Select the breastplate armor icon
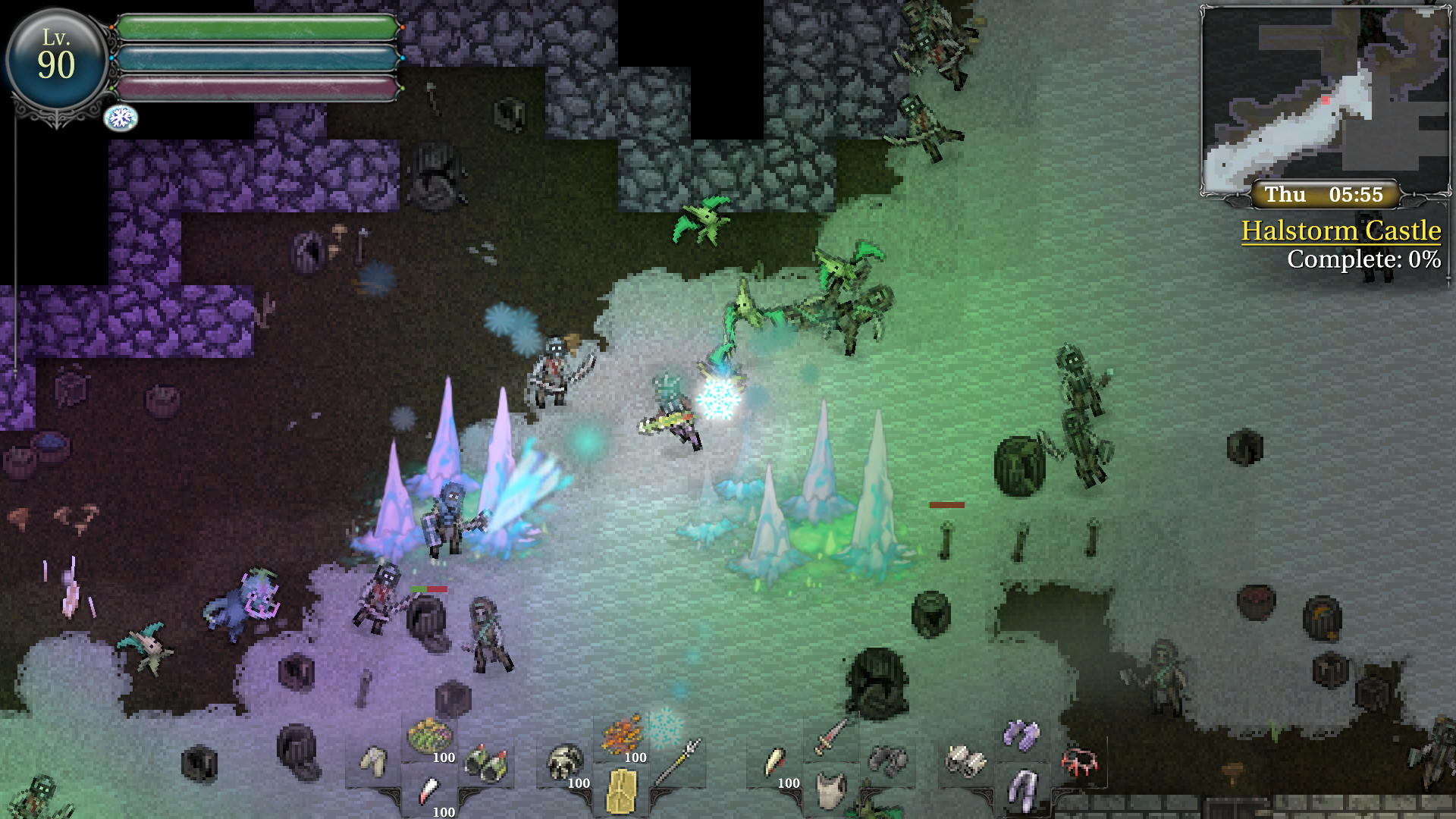 coord(829,790)
